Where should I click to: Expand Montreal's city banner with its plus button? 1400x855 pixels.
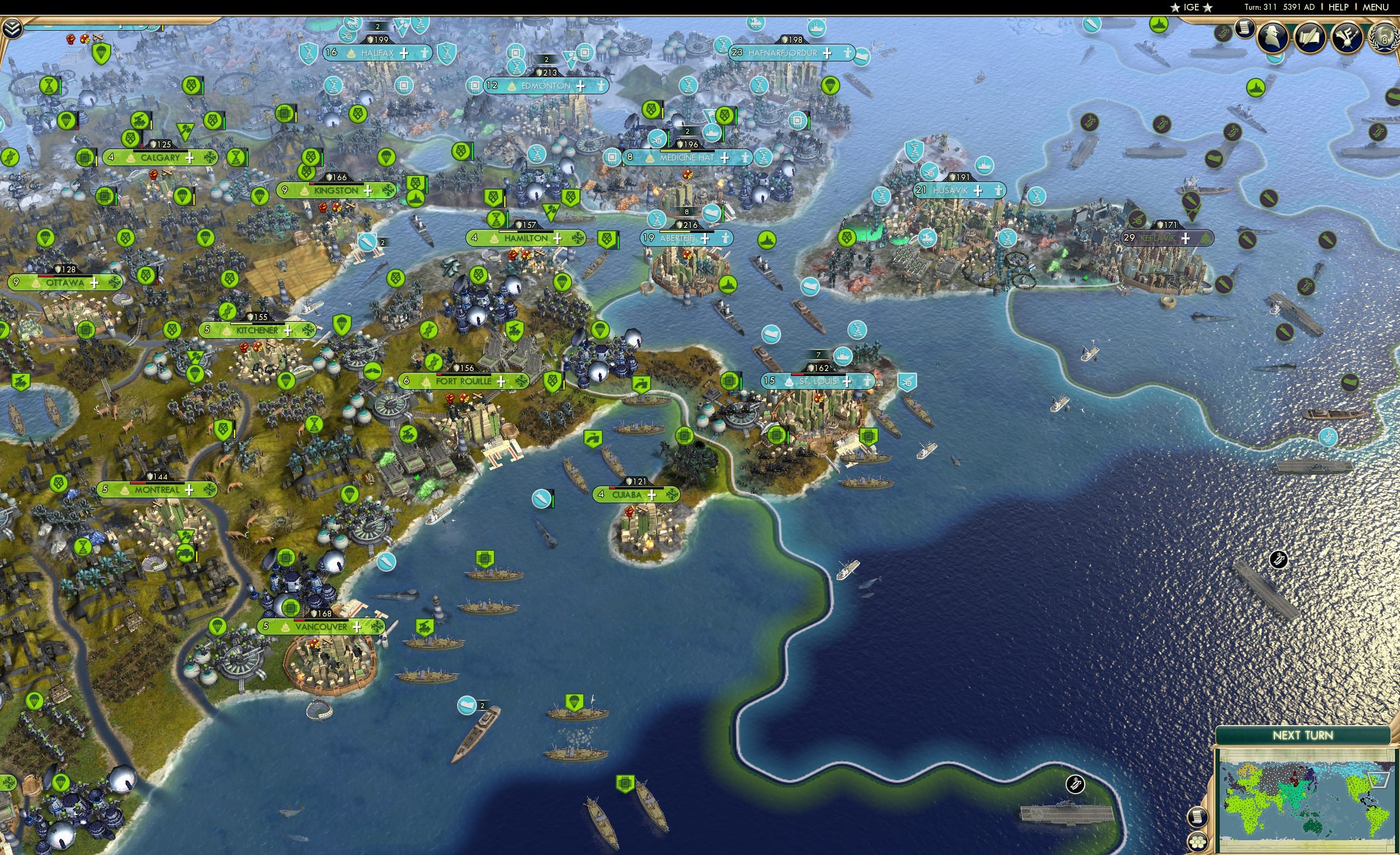(x=190, y=491)
